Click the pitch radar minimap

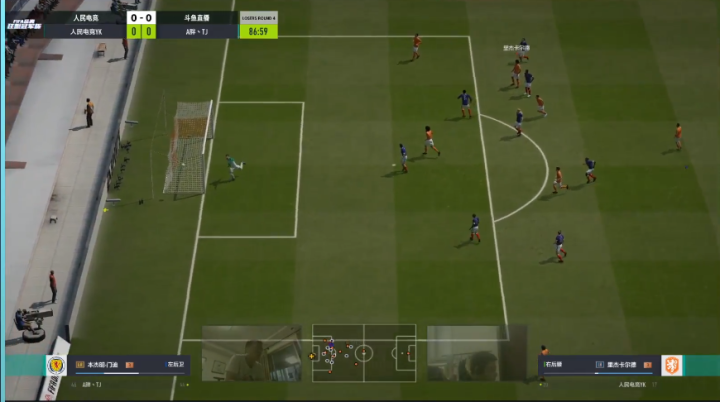pos(364,352)
